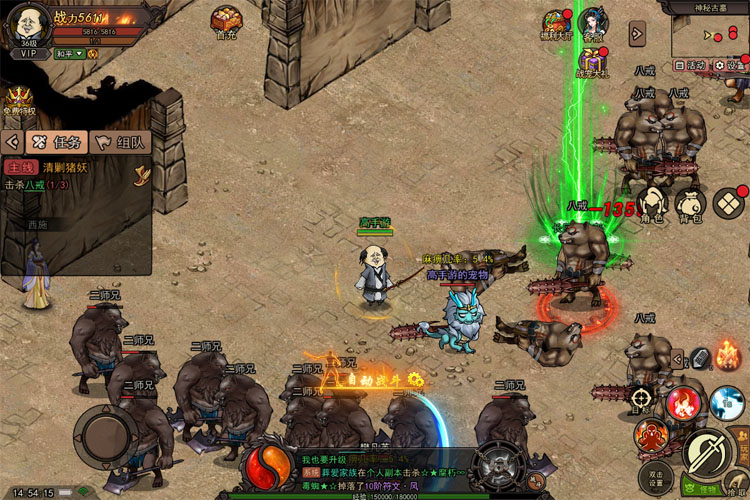Screen dimensions: 750x500
Task: Open the 首充 first recharge chest
Action: pos(226,21)
